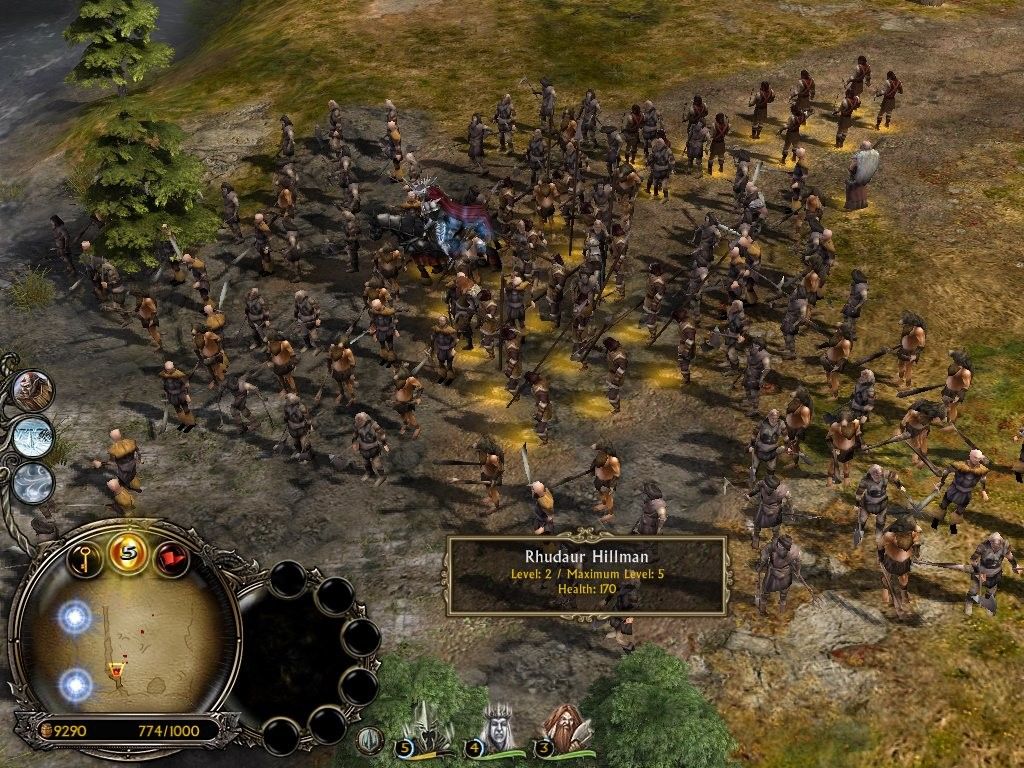Click the small round fortress emblem button
The width and height of the screenshot is (1024, 768).
tap(370, 740)
